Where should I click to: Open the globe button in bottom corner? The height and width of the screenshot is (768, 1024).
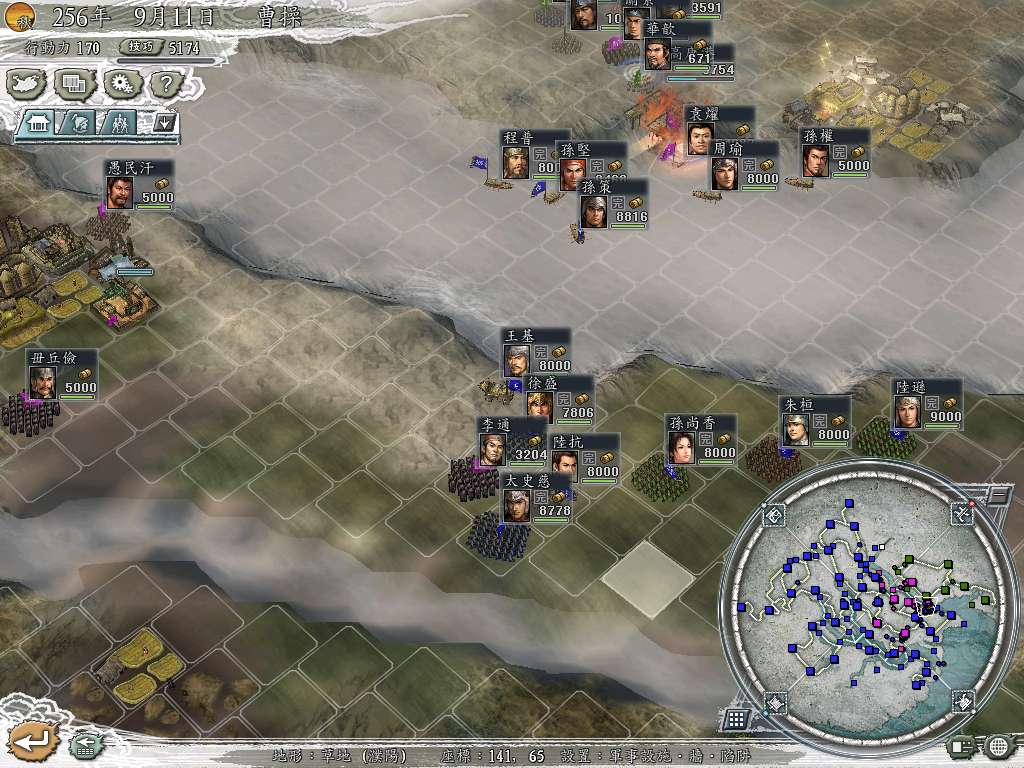coord(998,746)
